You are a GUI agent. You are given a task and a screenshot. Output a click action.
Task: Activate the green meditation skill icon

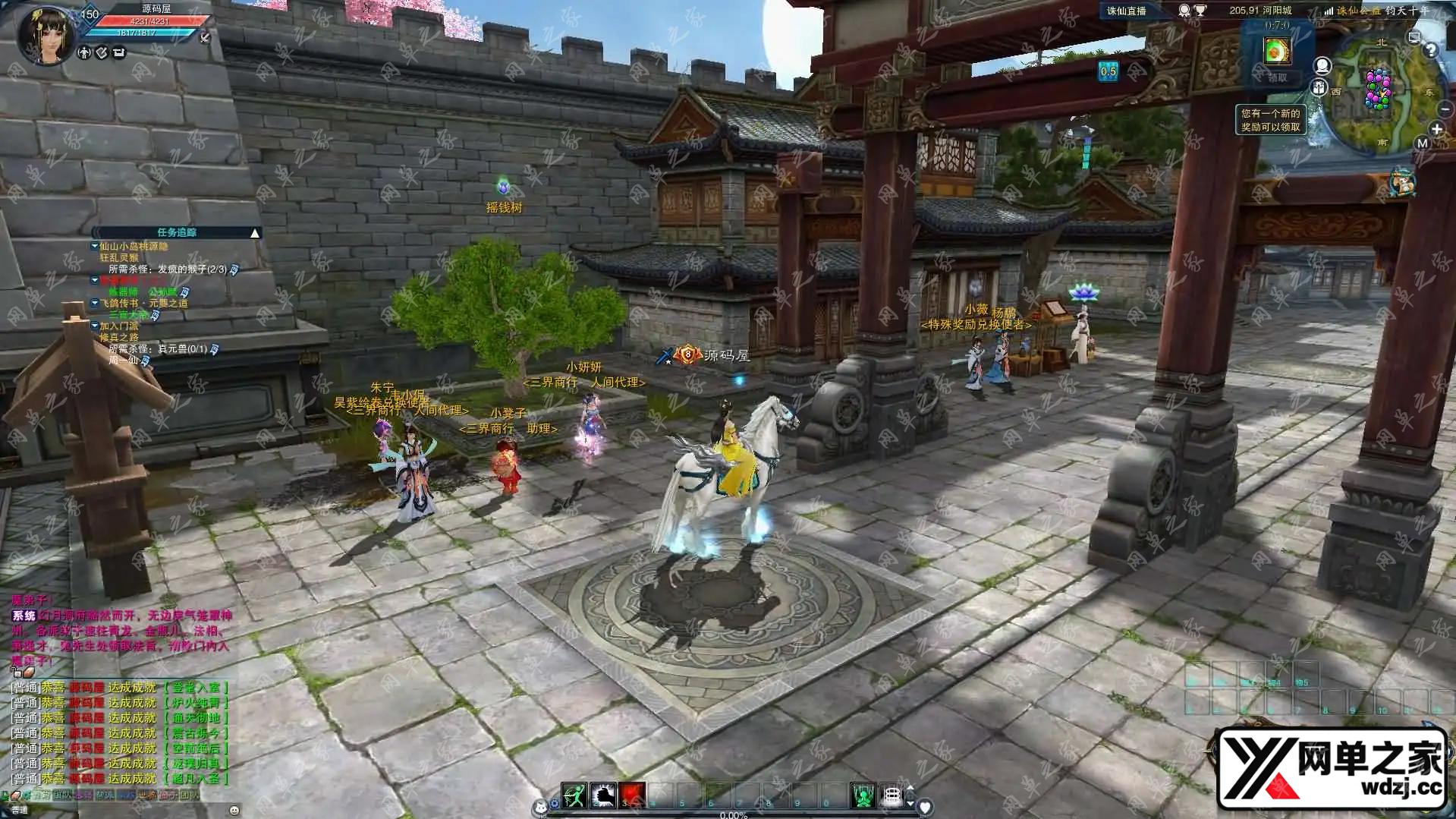863,795
